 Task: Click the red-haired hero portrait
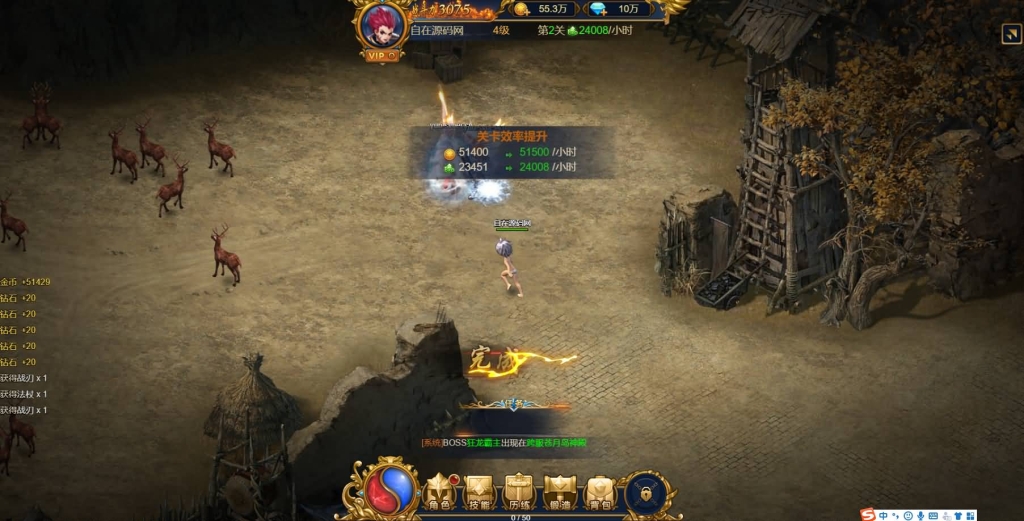382,26
